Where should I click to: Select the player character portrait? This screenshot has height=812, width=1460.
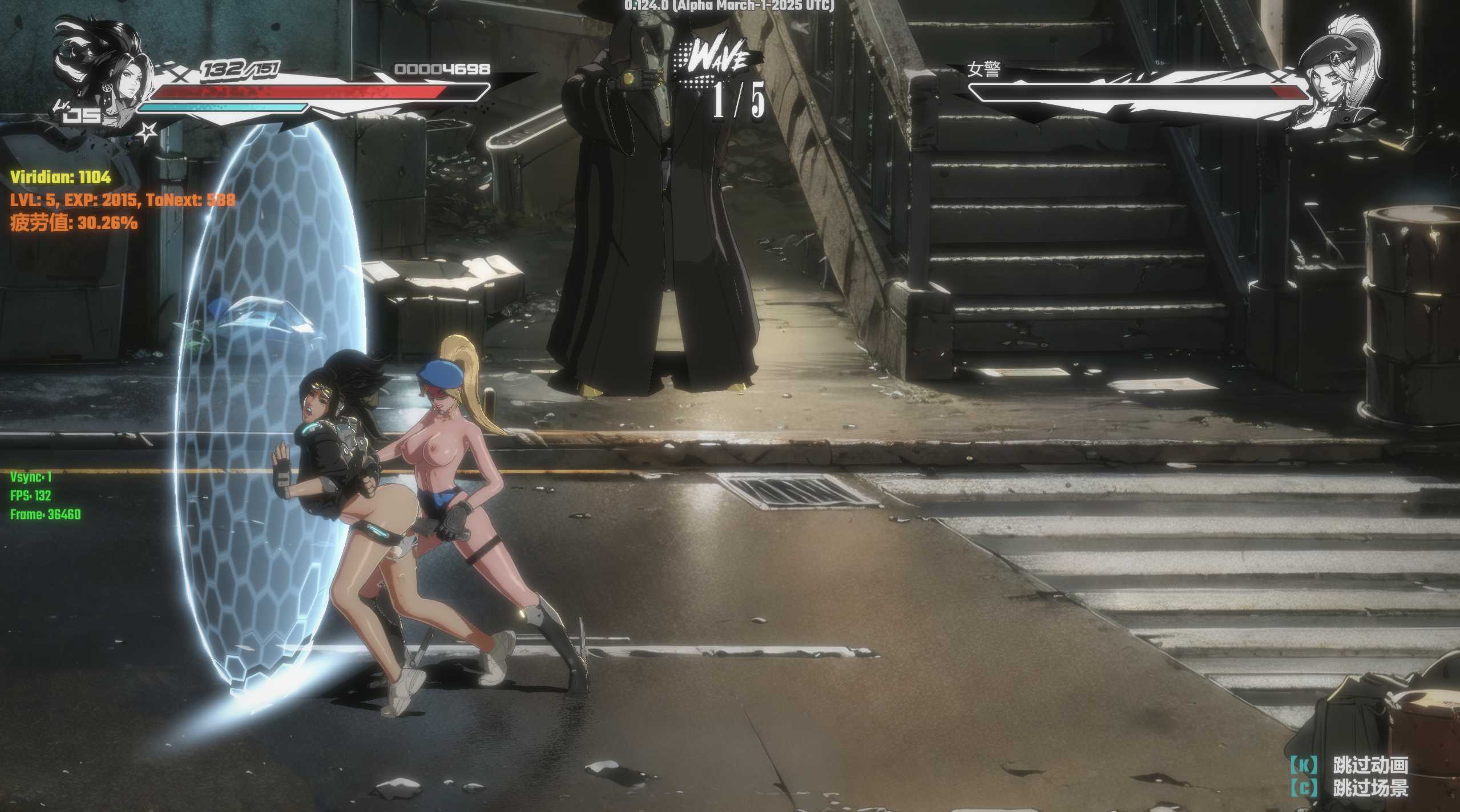pyautogui.click(x=103, y=74)
